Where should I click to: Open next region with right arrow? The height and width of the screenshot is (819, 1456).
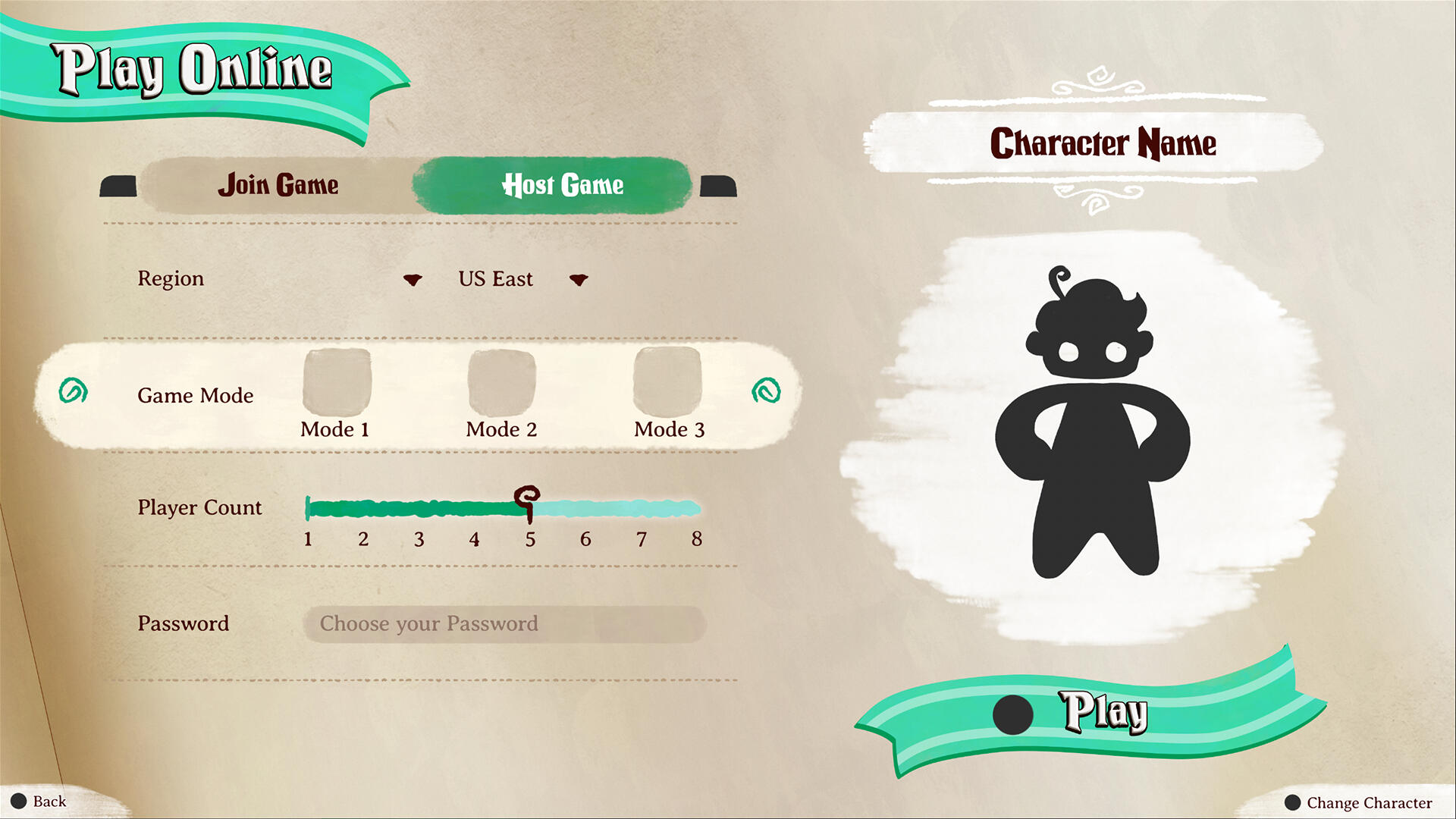(579, 280)
